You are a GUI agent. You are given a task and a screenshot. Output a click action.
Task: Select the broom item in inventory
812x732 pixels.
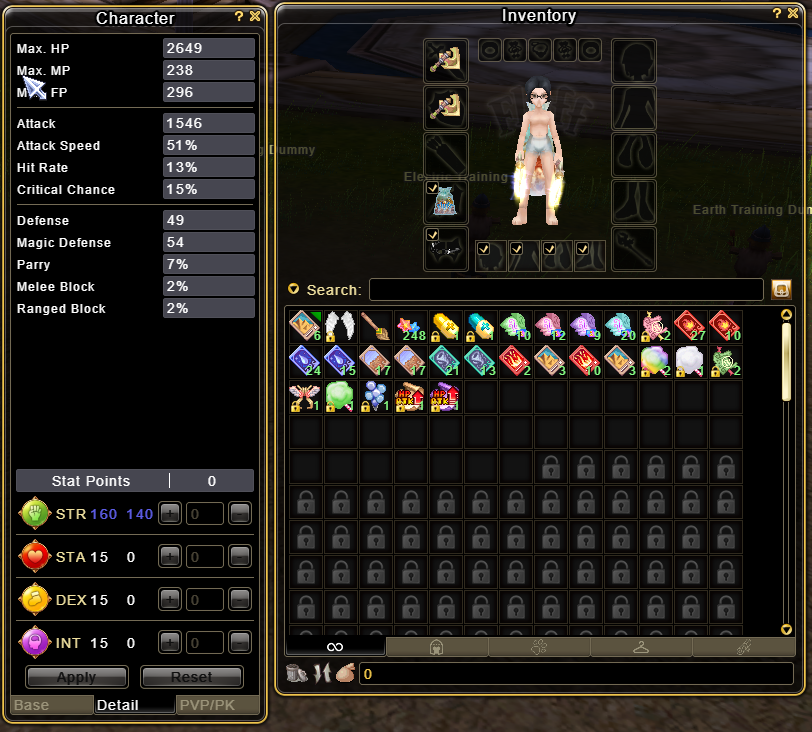pyautogui.click(x=375, y=326)
